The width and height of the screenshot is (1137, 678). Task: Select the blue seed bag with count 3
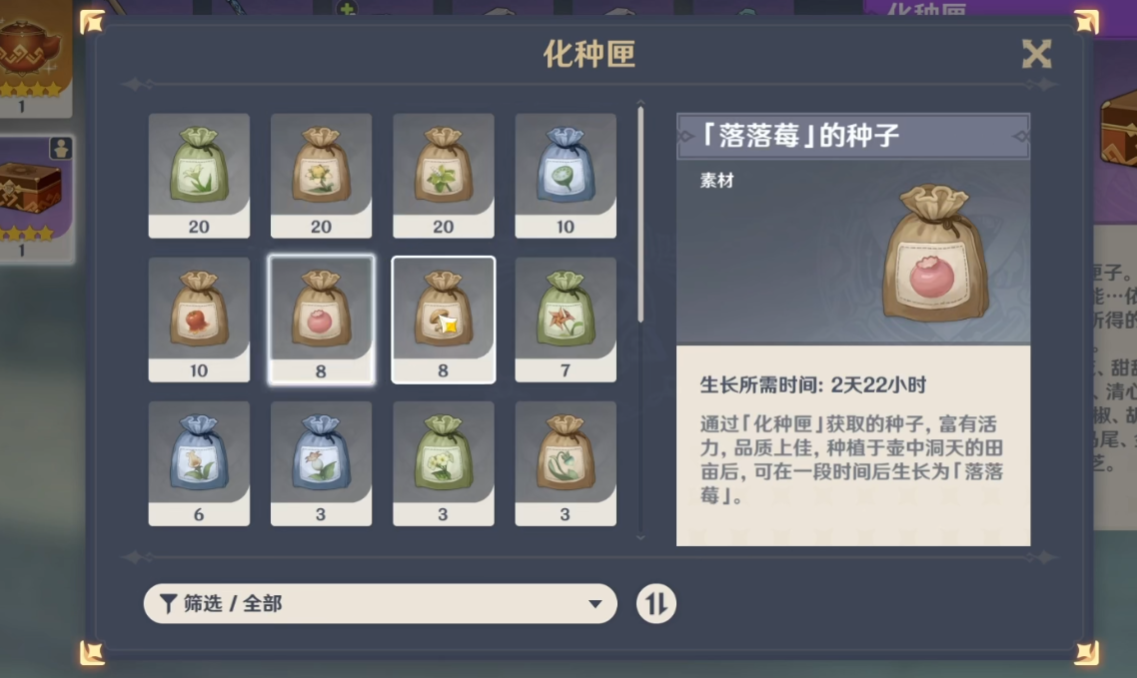(321, 463)
